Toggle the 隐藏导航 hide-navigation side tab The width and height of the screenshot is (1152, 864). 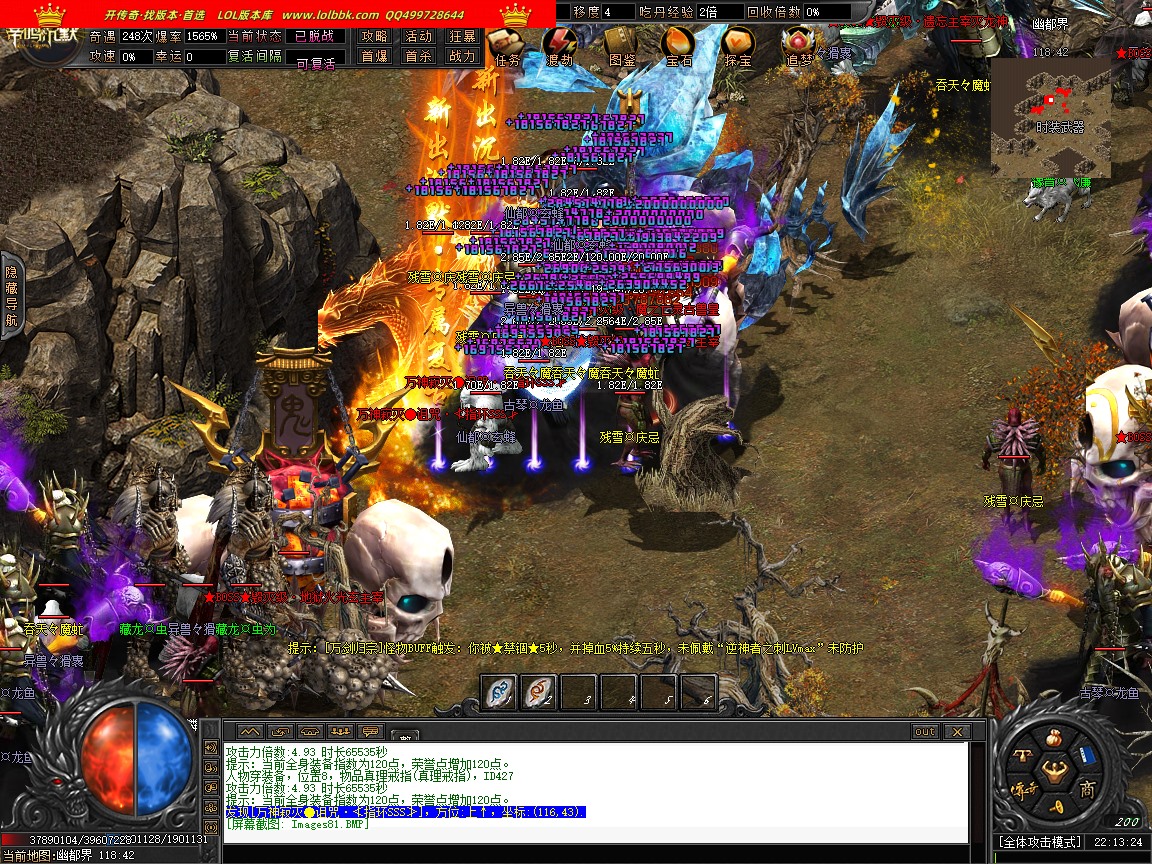(12, 296)
